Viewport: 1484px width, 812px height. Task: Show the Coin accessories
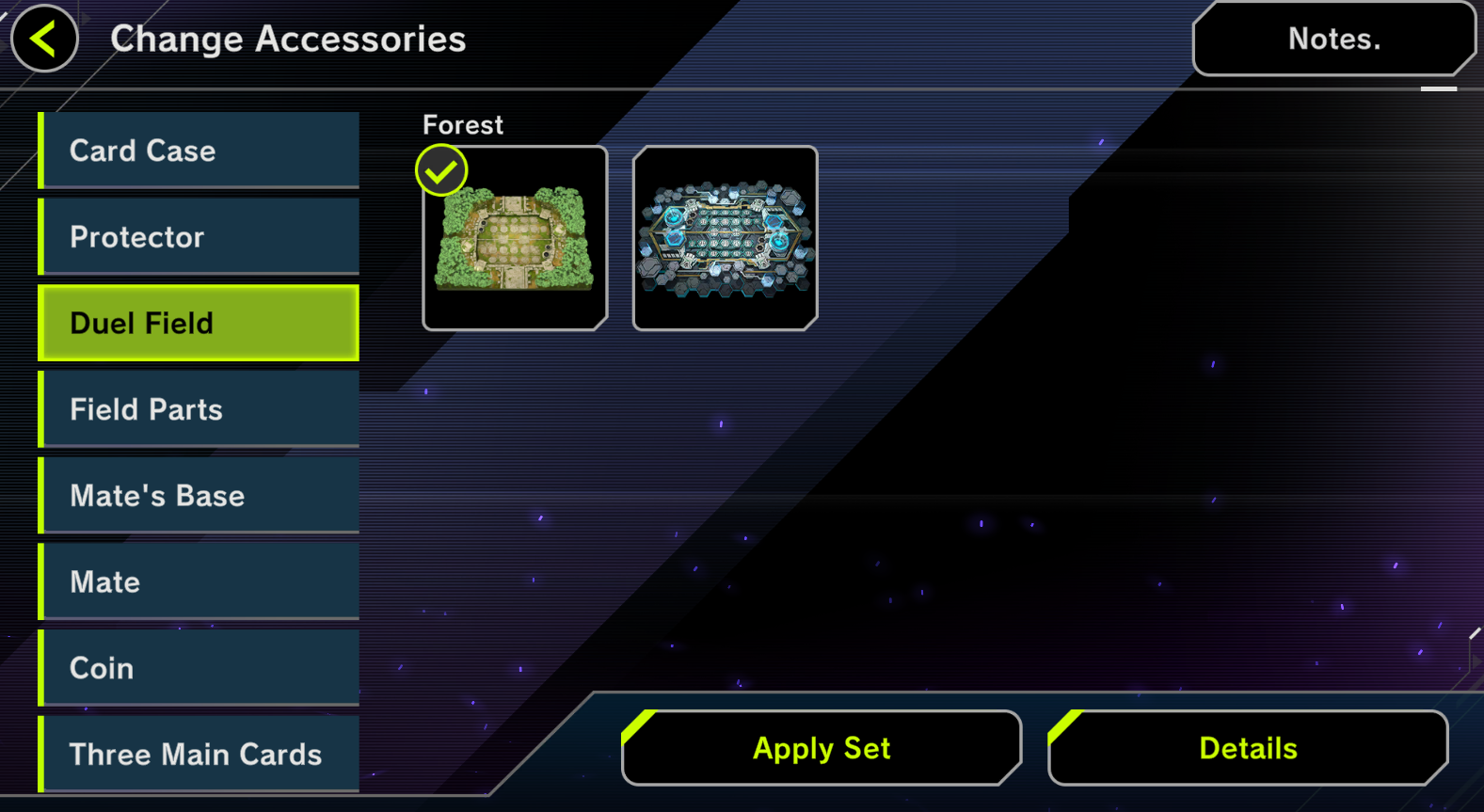[199, 668]
